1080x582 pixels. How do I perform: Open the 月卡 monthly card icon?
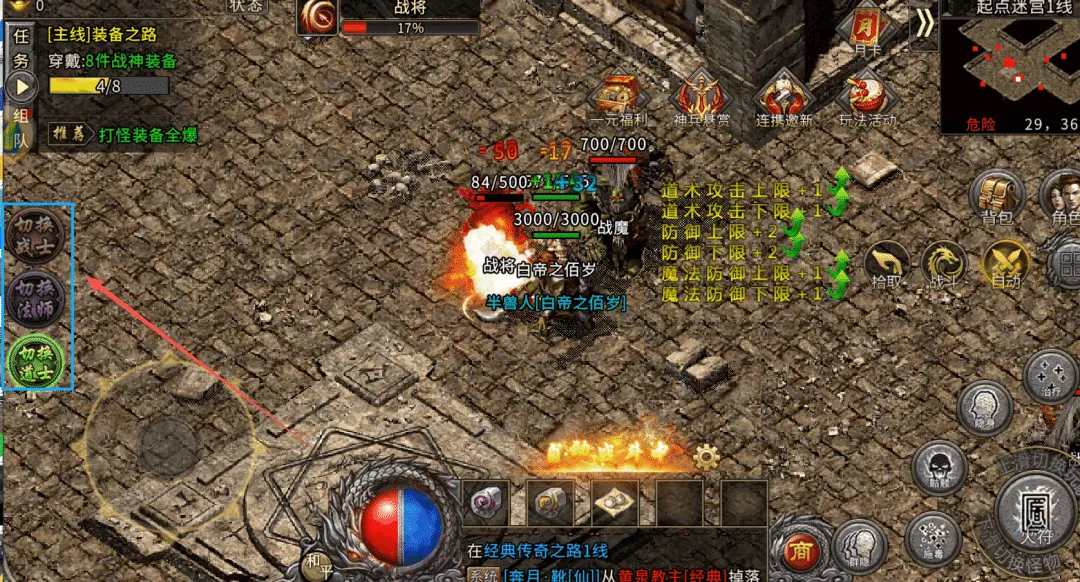click(x=866, y=32)
